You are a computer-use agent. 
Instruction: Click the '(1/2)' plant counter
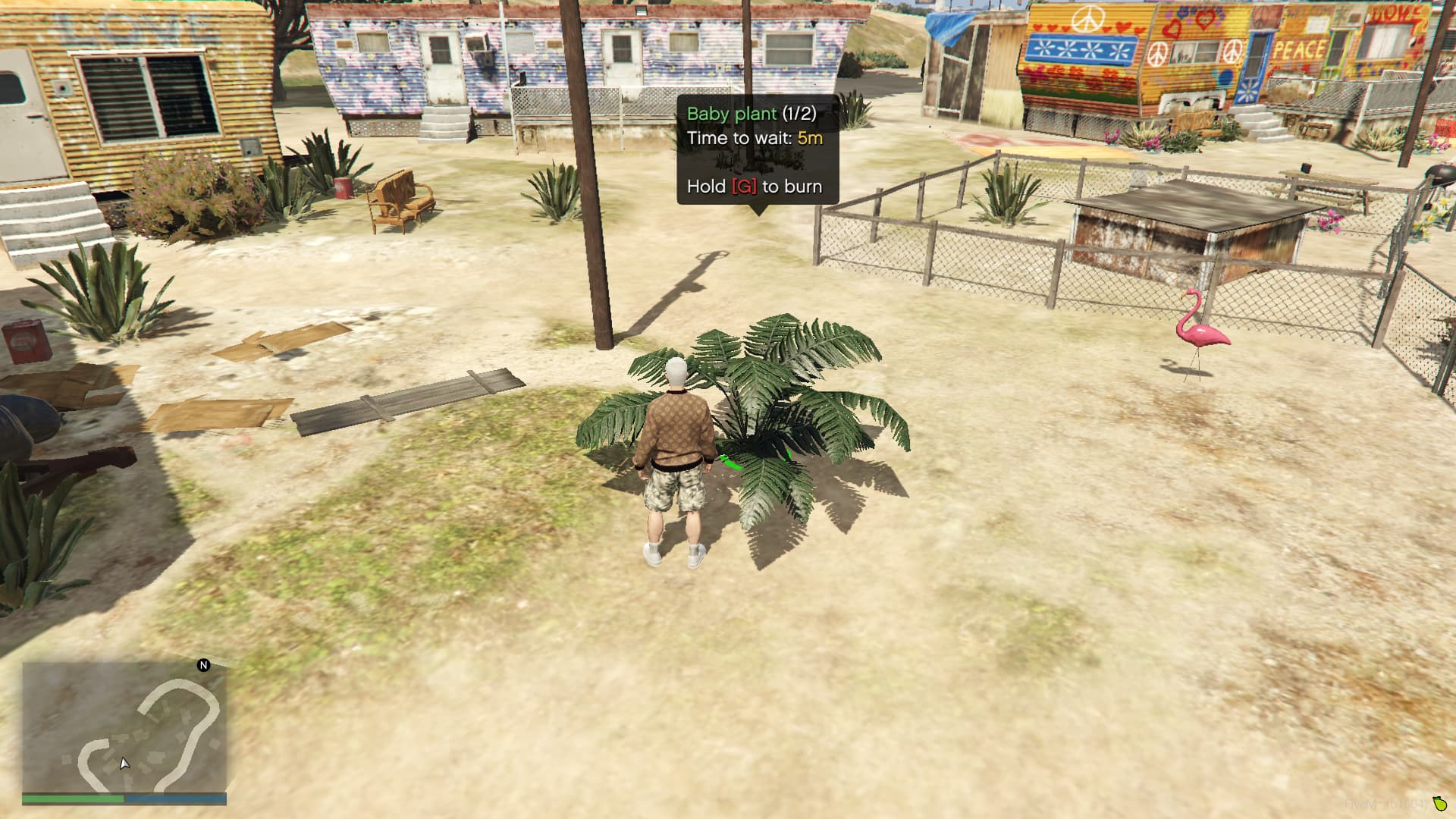[800, 113]
